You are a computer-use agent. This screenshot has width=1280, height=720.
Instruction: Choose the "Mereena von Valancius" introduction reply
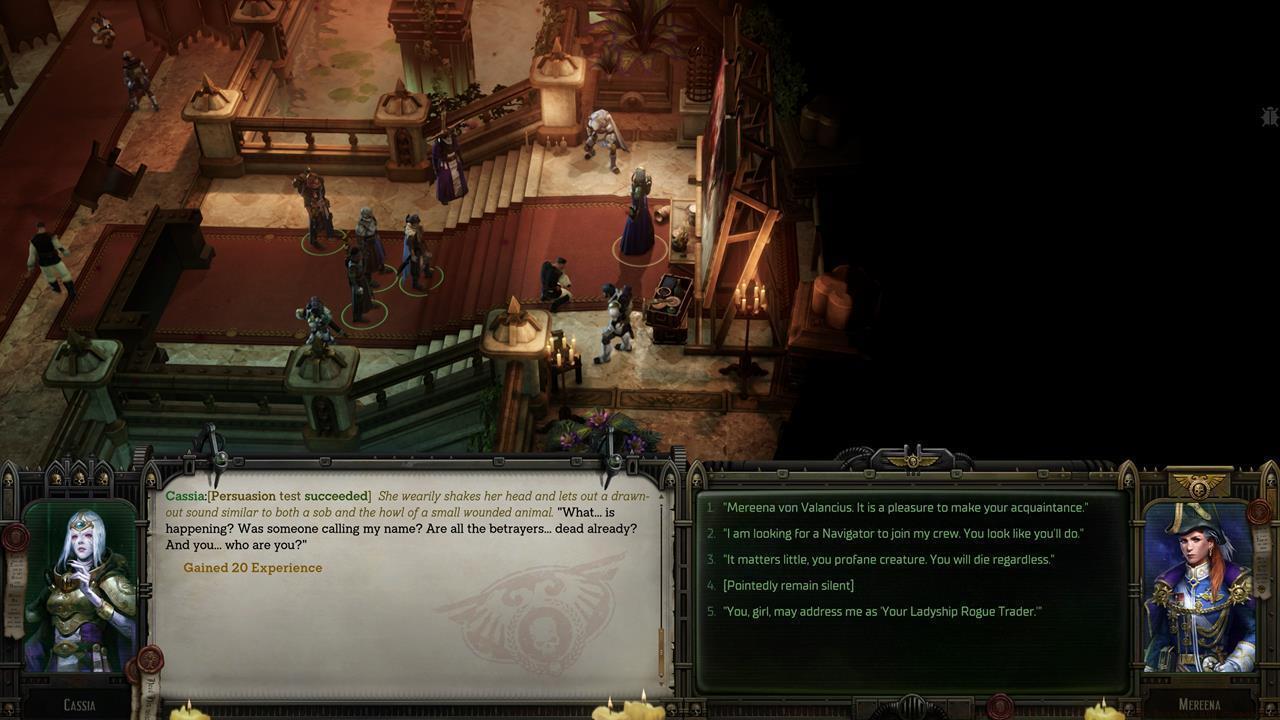(x=905, y=508)
